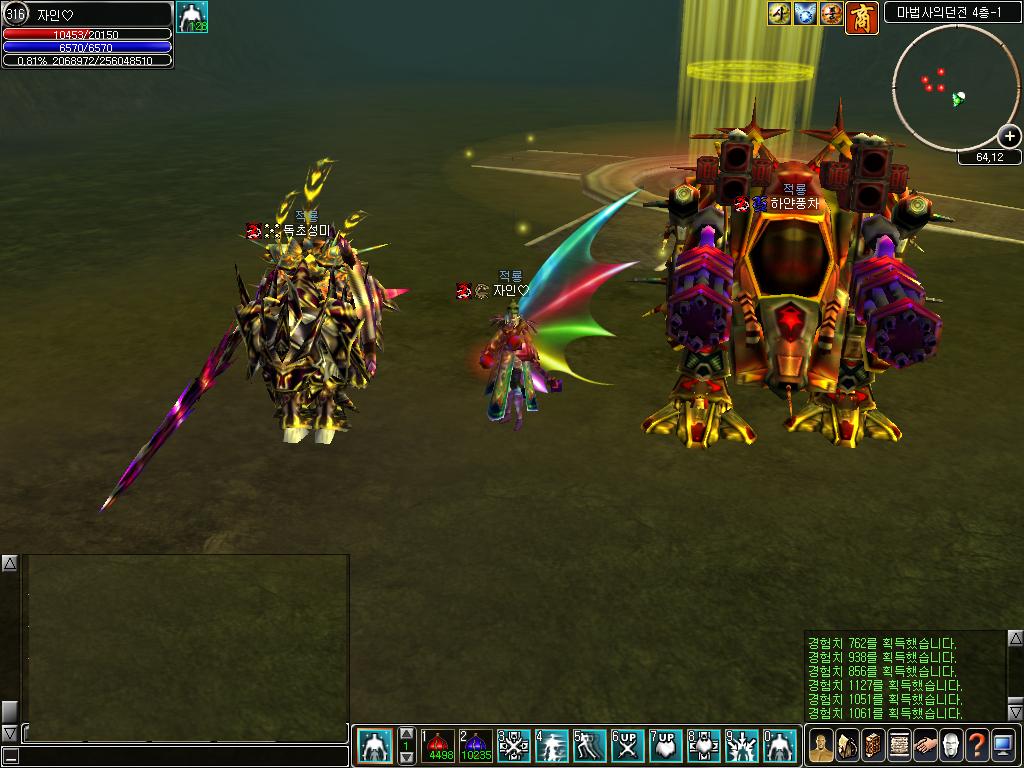Open the red merchant shop icon

click(x=861, y=17)
